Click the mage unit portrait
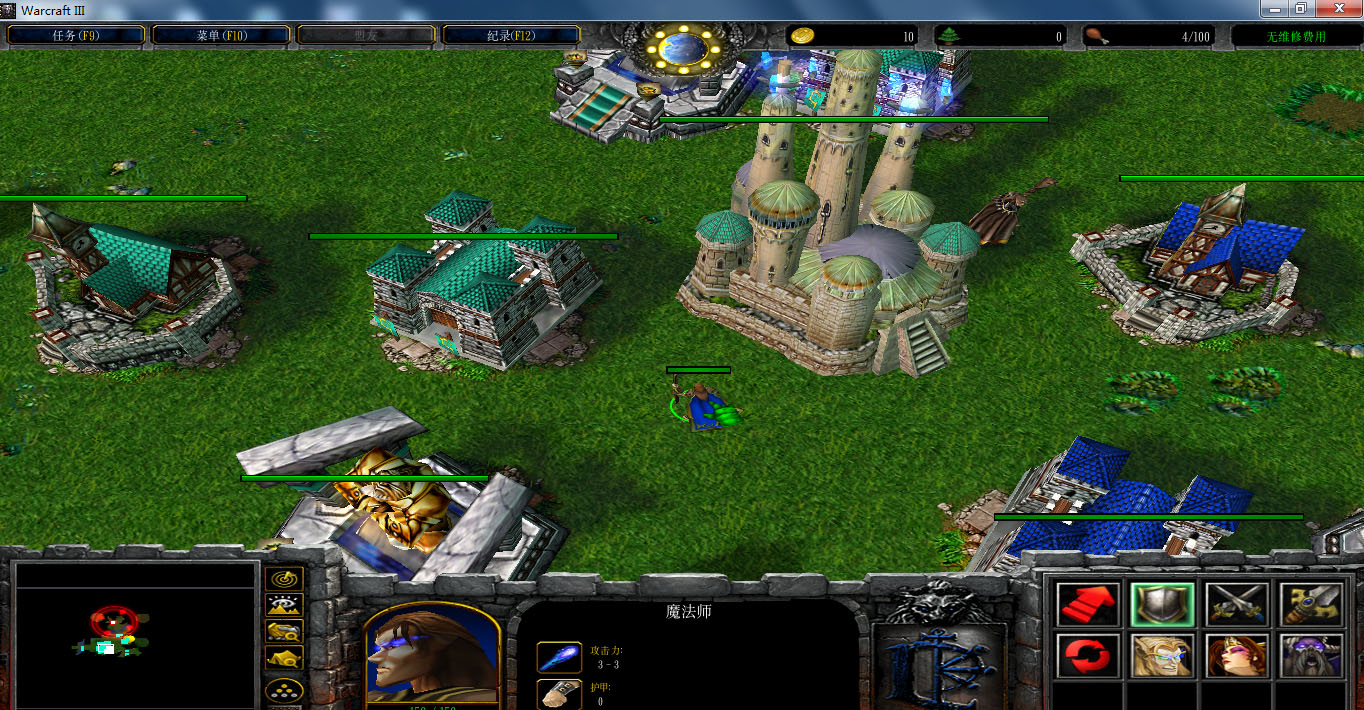 (x=432, y=651)
